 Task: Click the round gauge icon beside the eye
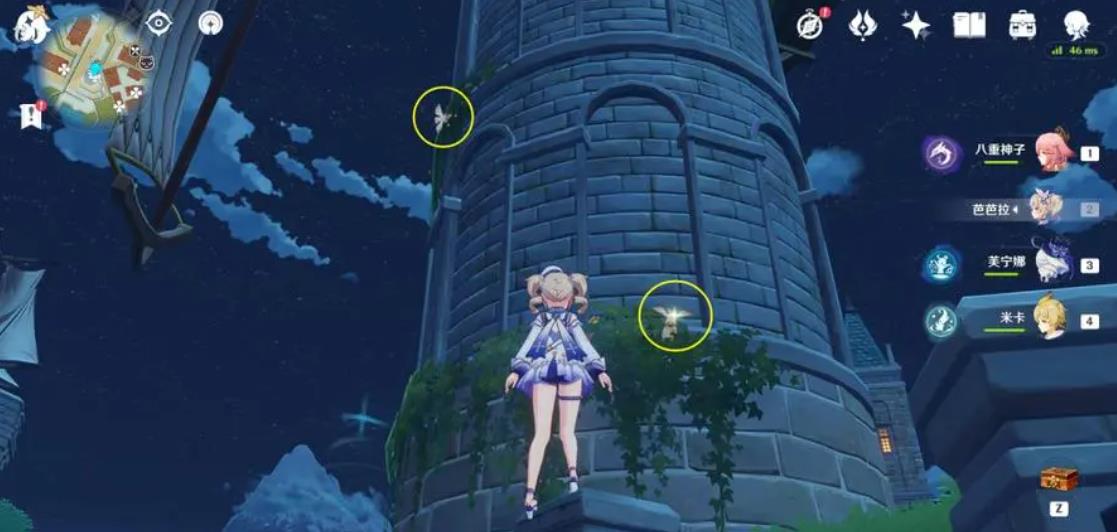210,23
